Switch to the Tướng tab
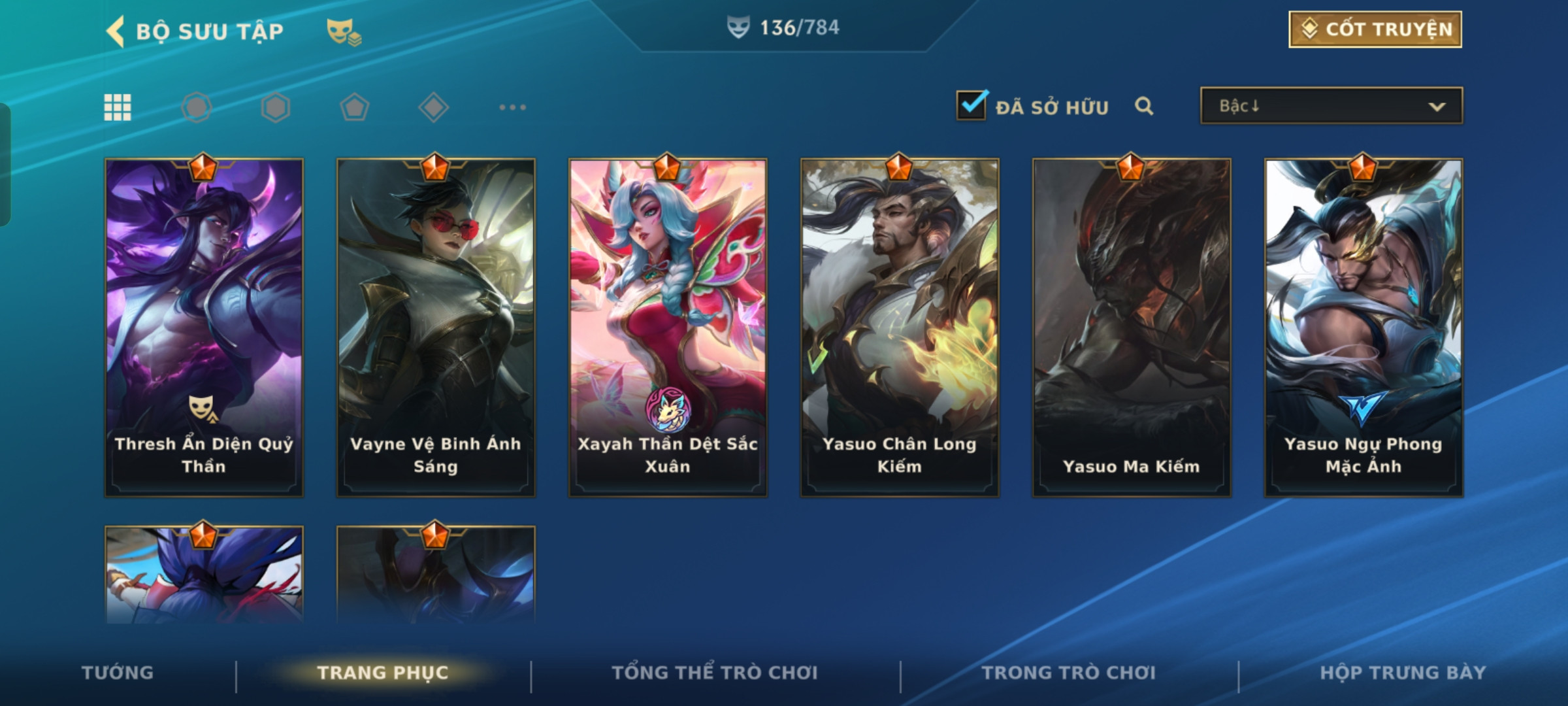The height and width of the screenshot is (706, 1568). click(x=118, y=673)
